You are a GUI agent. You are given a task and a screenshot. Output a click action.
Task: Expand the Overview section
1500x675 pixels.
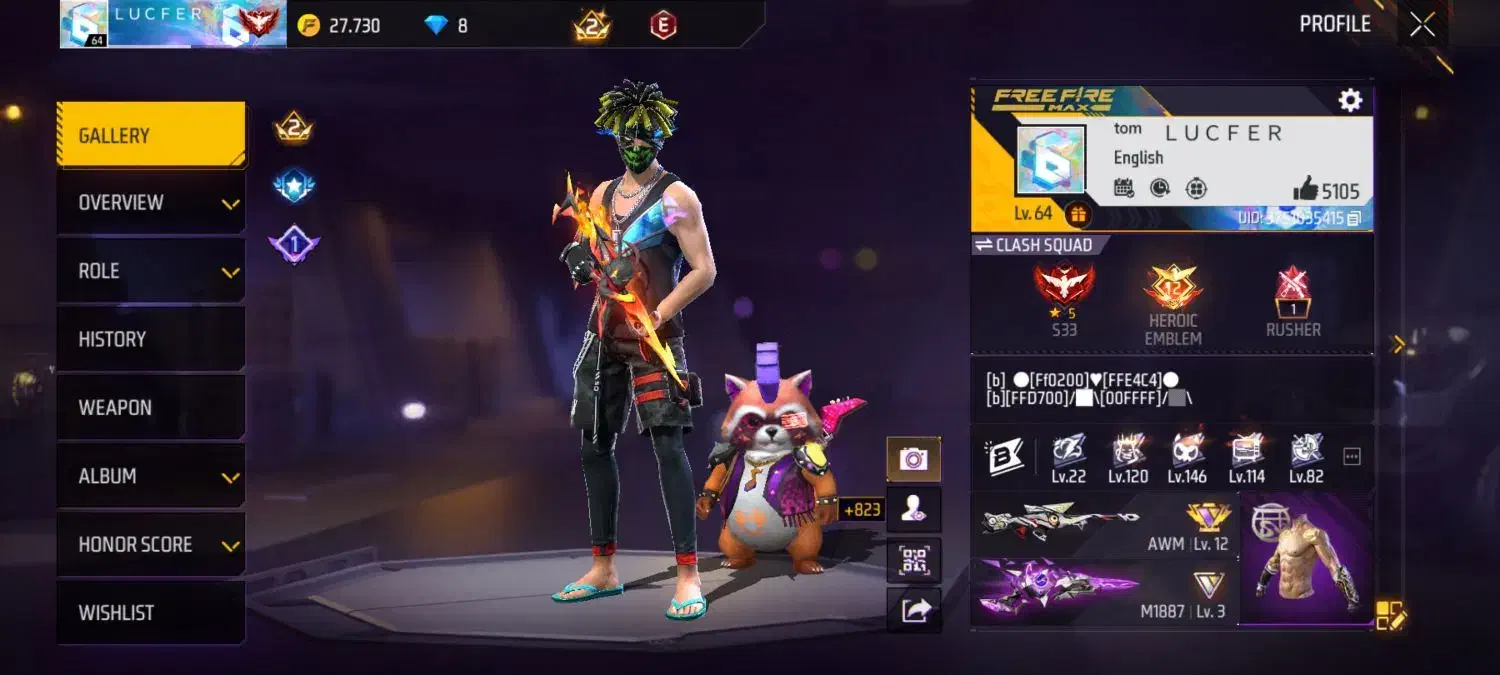point(150,203)
